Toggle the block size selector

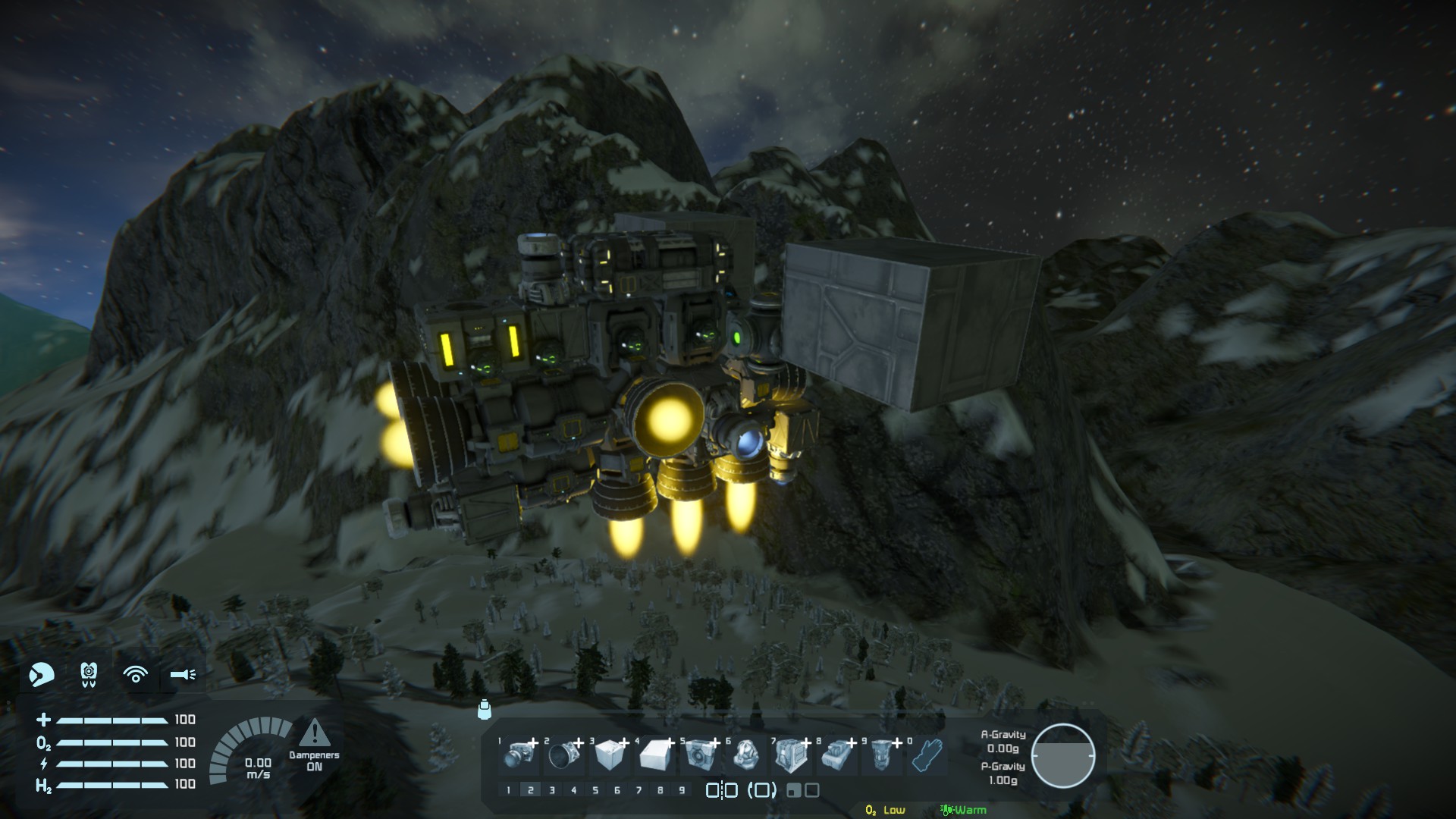(x=803, y=790)
